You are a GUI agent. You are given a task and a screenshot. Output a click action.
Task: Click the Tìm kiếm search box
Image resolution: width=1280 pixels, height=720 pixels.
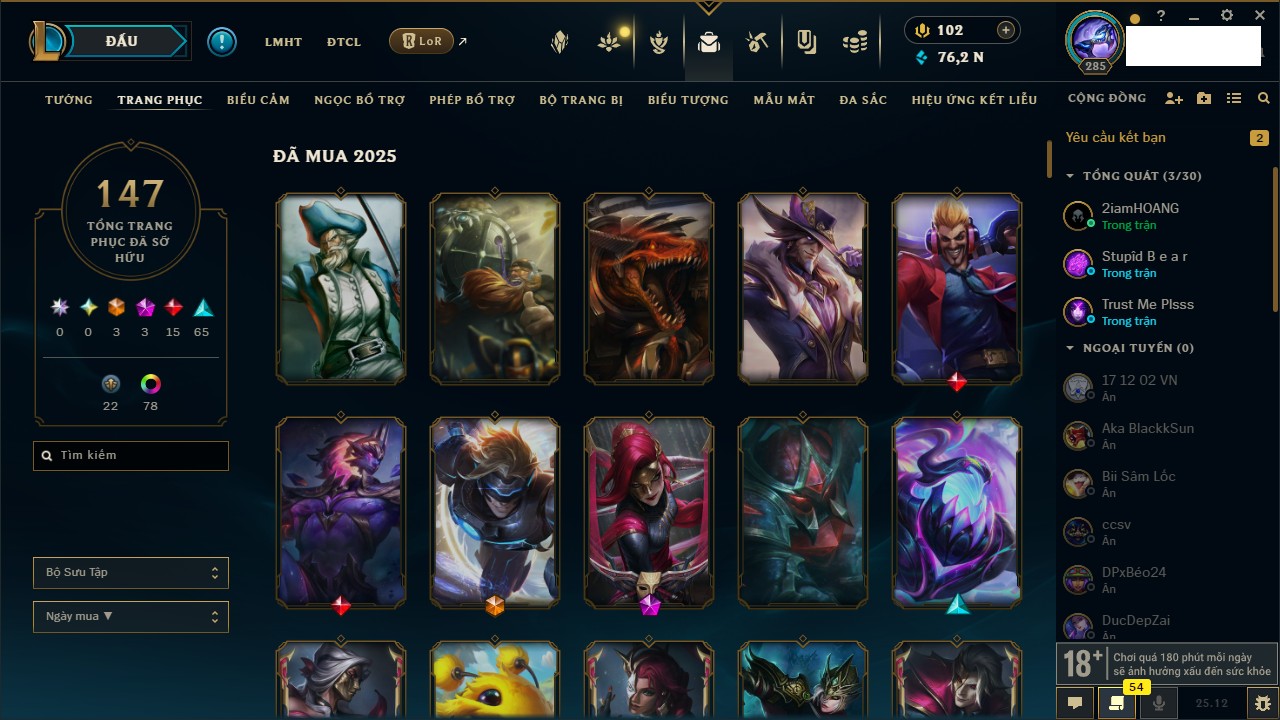(131, 456)
